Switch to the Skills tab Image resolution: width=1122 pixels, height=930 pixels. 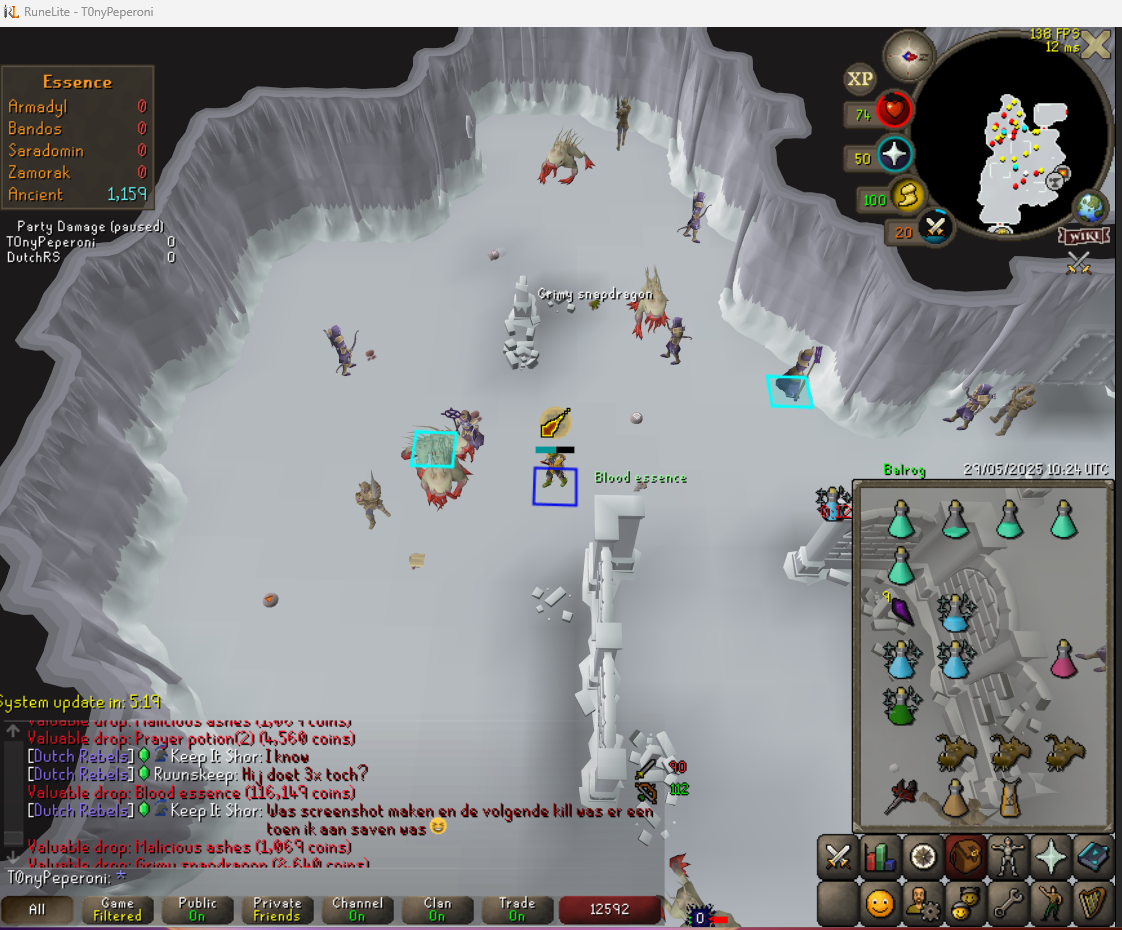tap(880, 857)
